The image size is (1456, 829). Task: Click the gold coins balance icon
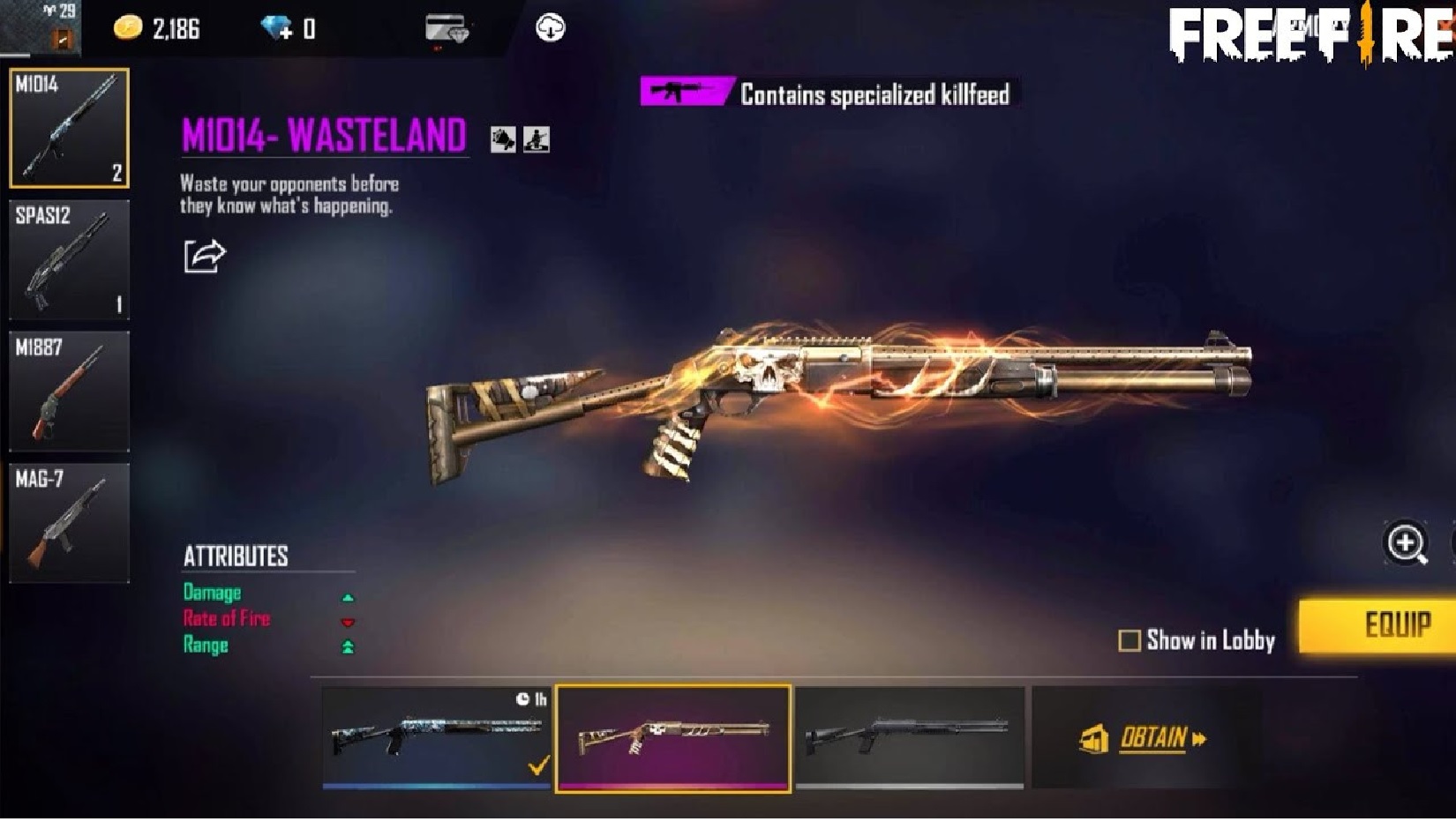tap(129, 26)
